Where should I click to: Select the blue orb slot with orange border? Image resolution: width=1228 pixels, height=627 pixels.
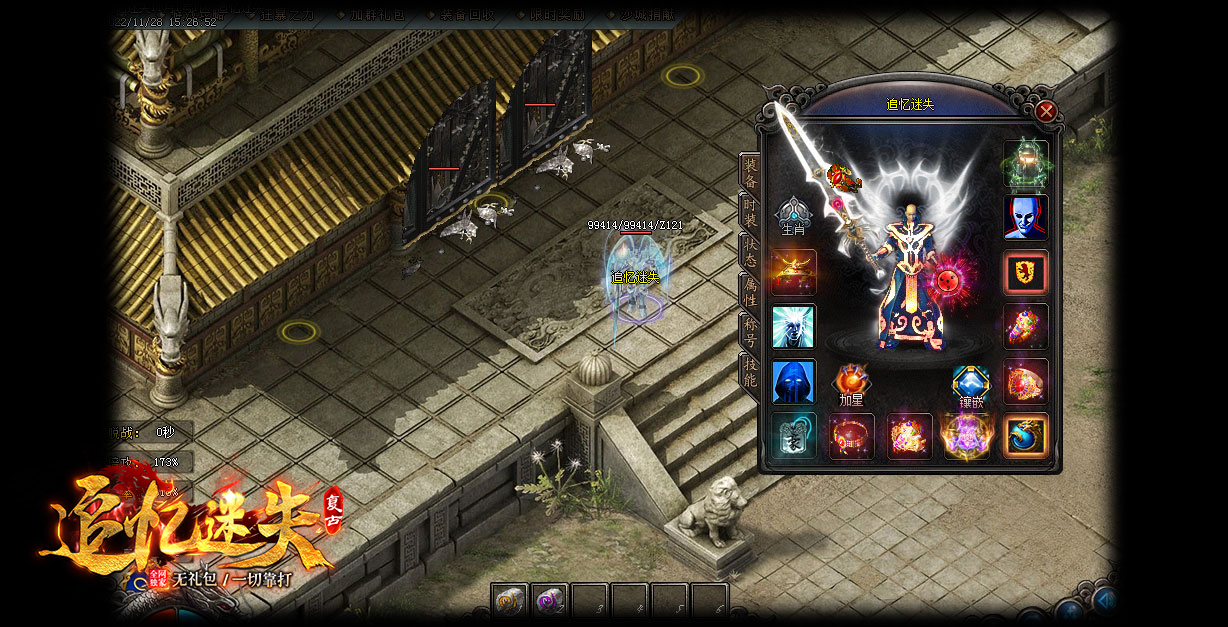[x=1026, y=437]
